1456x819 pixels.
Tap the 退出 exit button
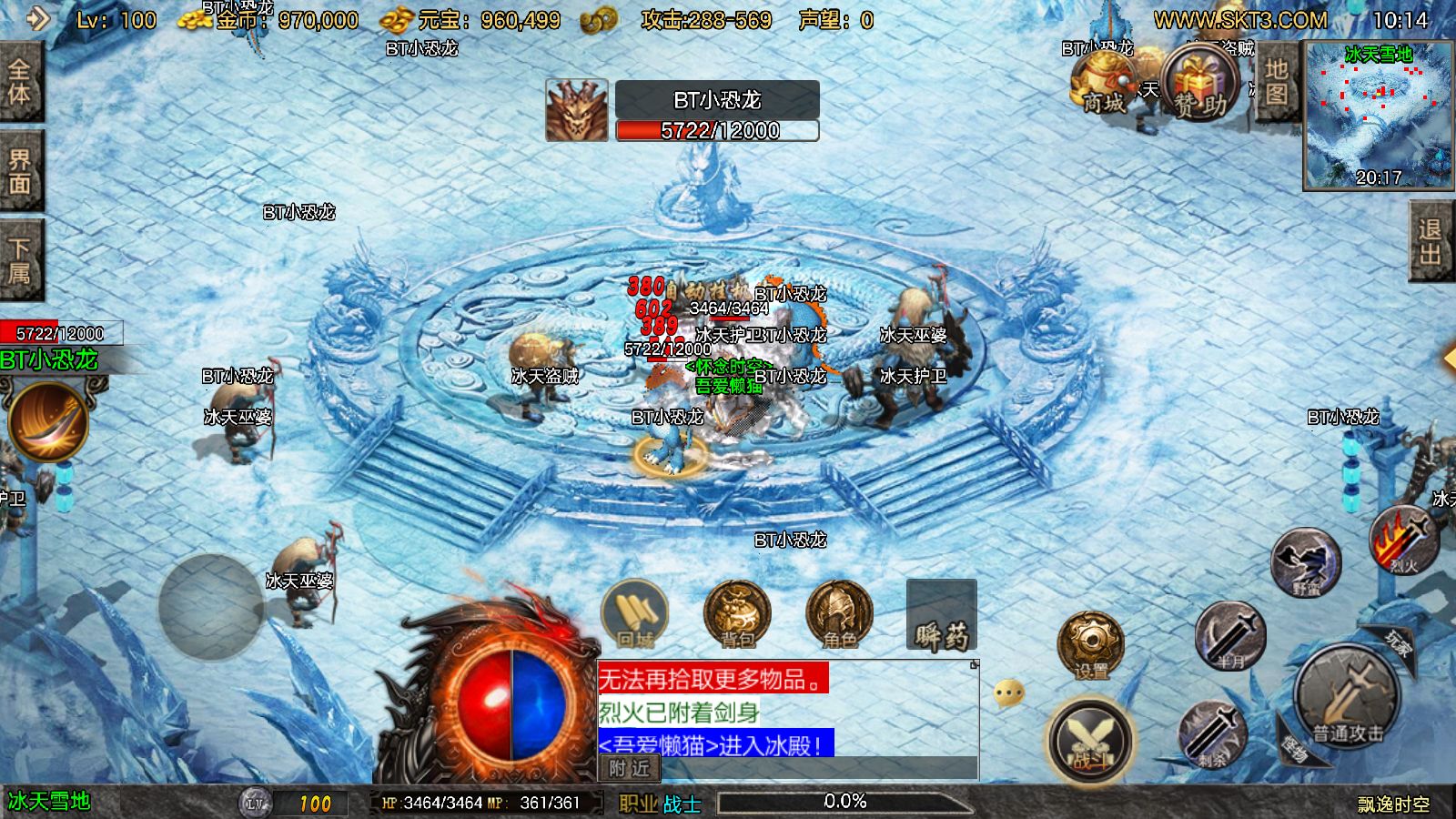coord(1430,241)
